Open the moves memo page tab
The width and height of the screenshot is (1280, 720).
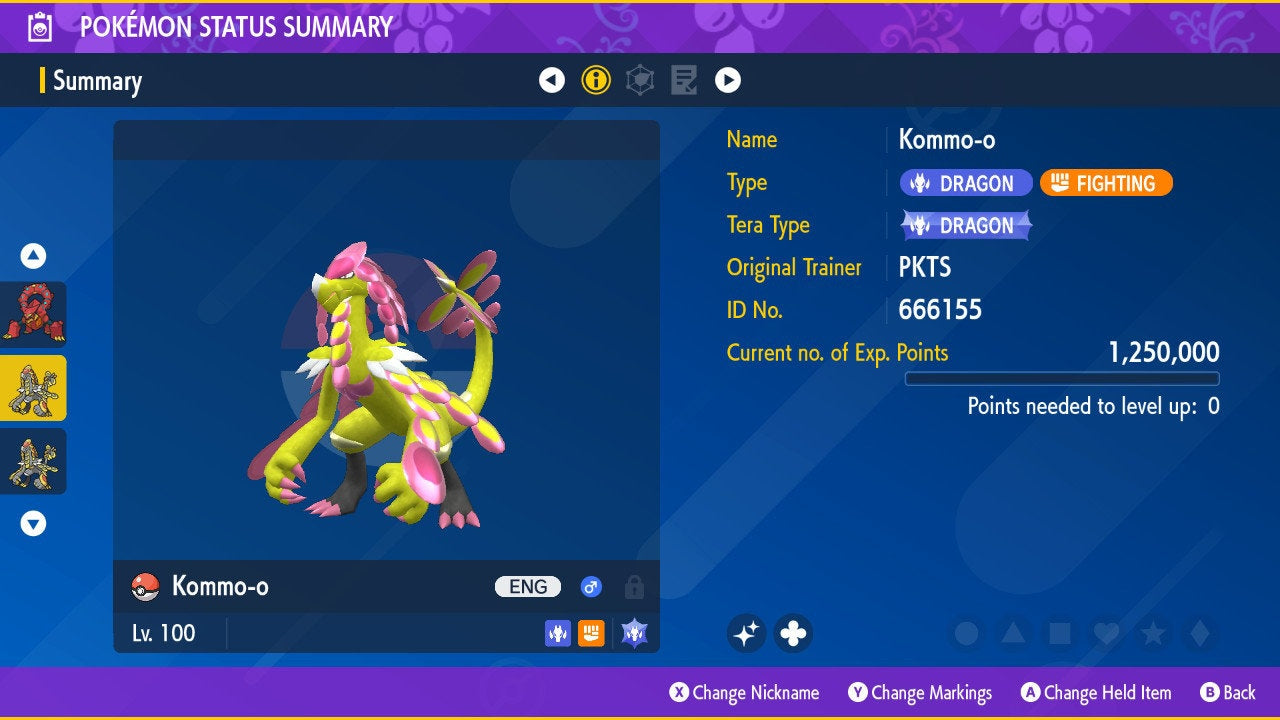684,80
